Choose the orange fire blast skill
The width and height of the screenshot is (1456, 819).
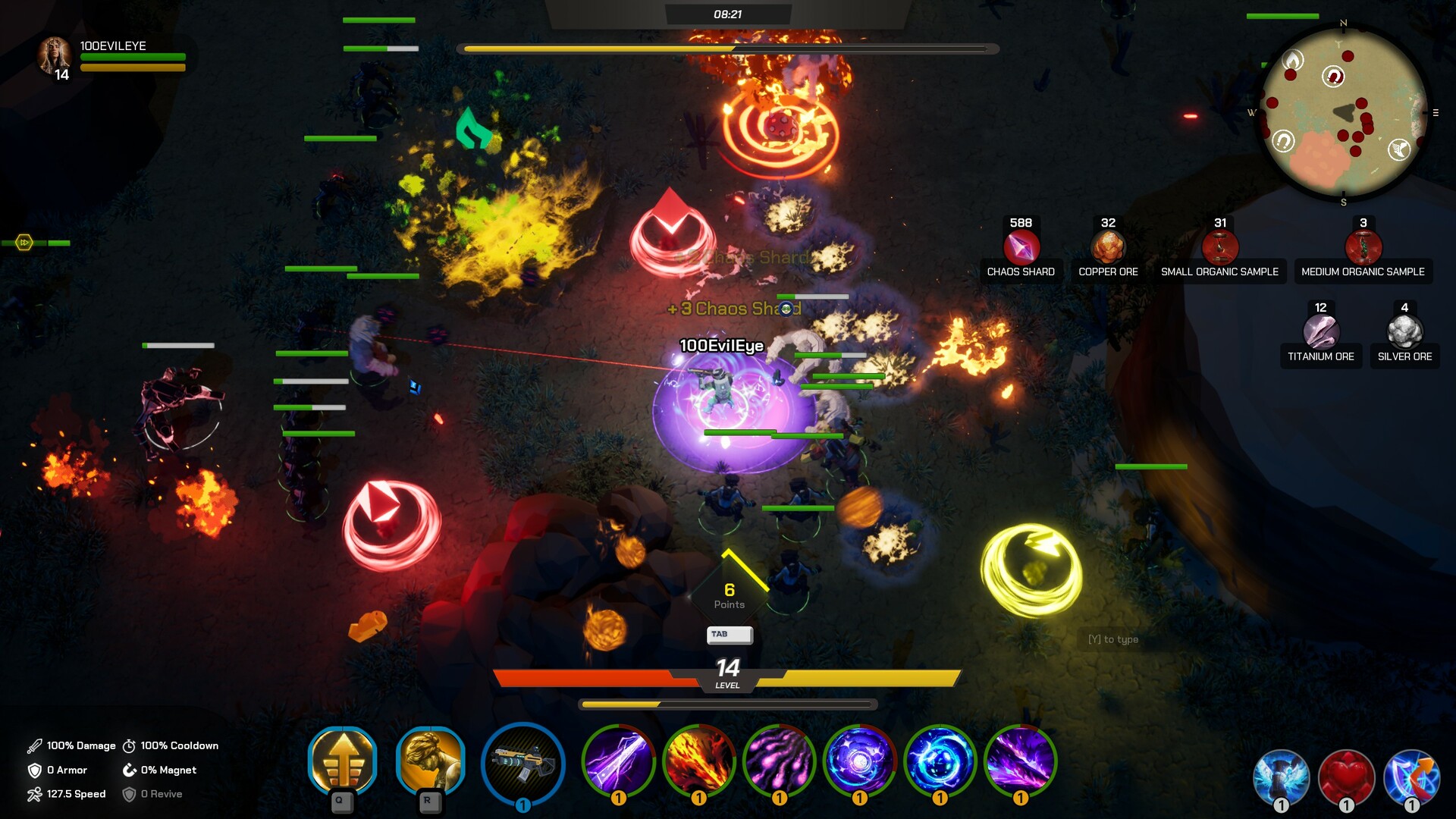pos(698,761)
